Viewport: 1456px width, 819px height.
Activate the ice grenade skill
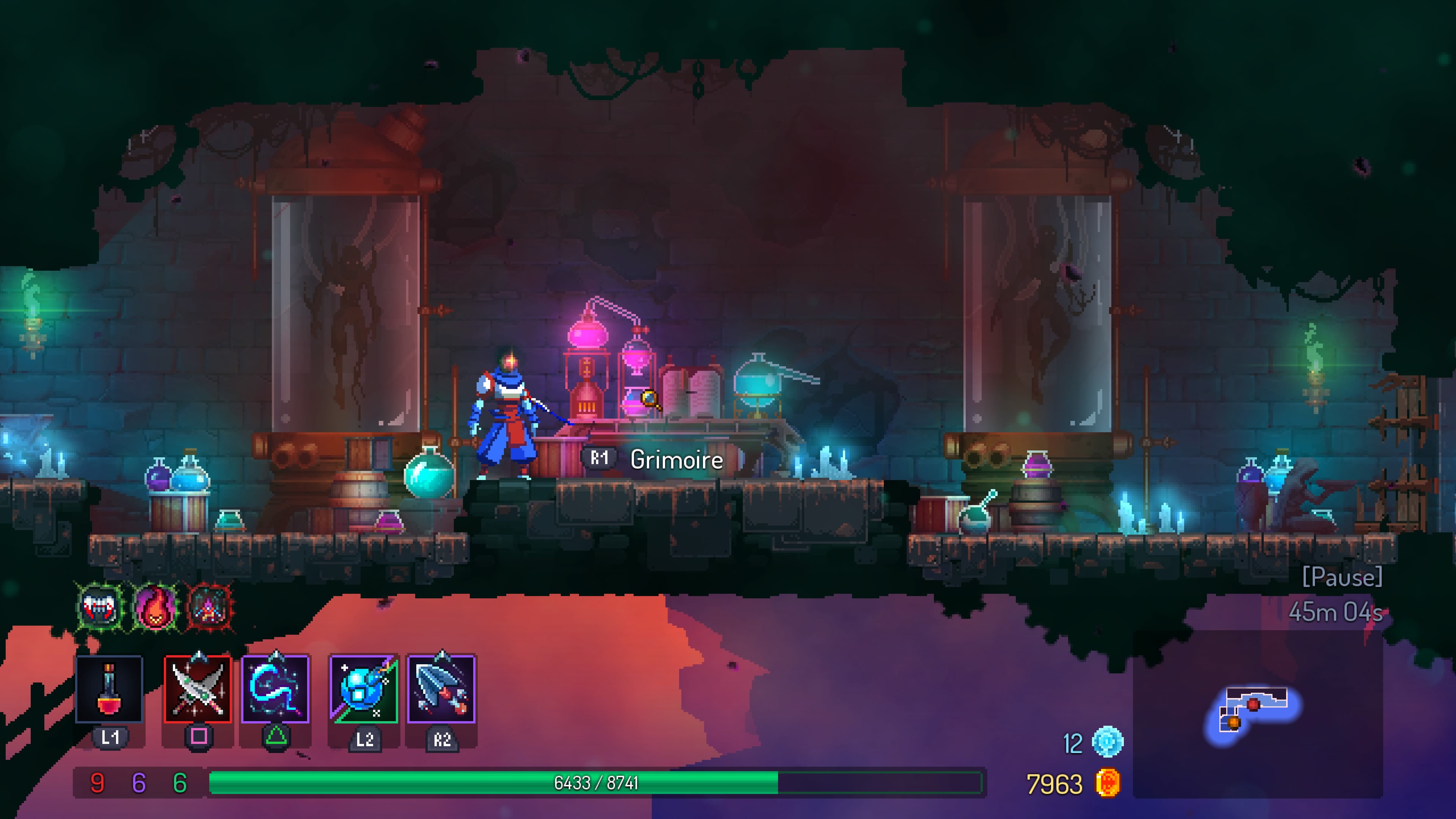[364, 689]
